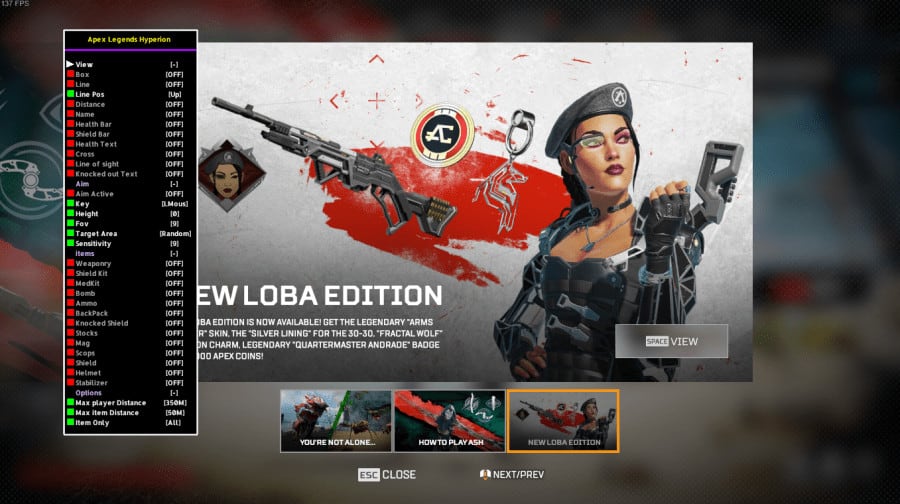900x504 pixels.
Task: Click the VIEW button on the Loba banner
Action: 671,341
